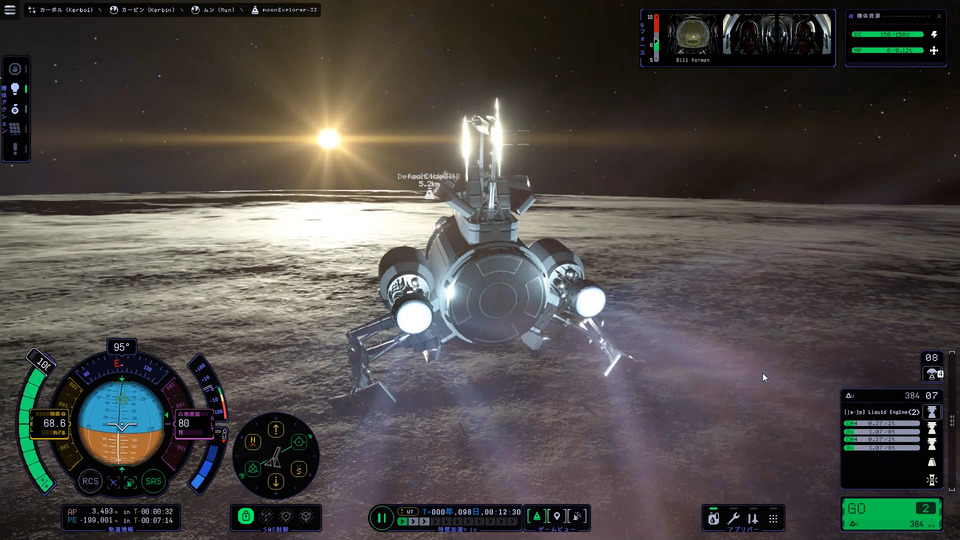Select the Liquid Engine stage entry
Viewport: 960px width, 540px height.
[x=881, y=411]
